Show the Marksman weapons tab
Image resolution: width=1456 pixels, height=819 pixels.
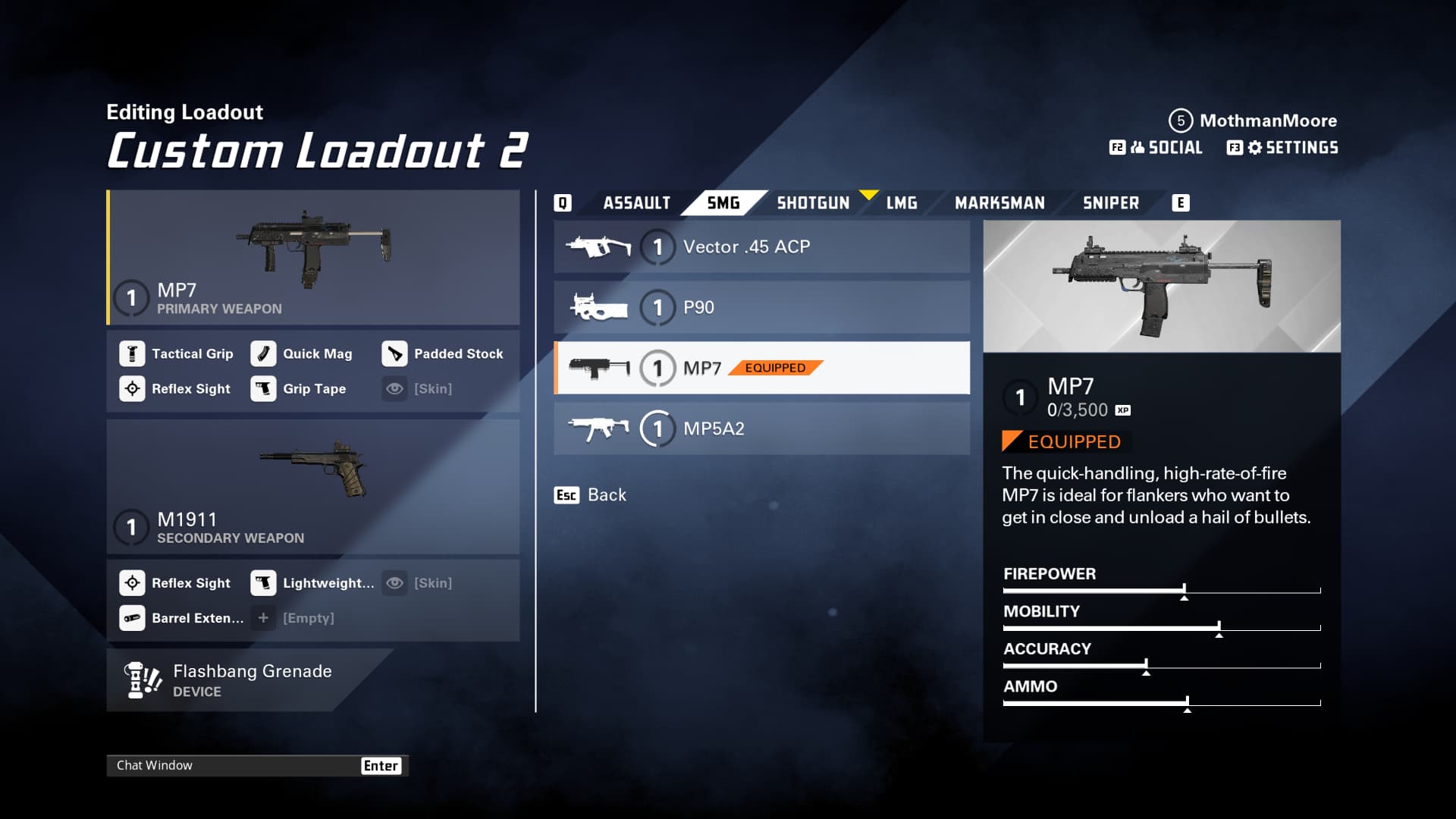(999, 203)
